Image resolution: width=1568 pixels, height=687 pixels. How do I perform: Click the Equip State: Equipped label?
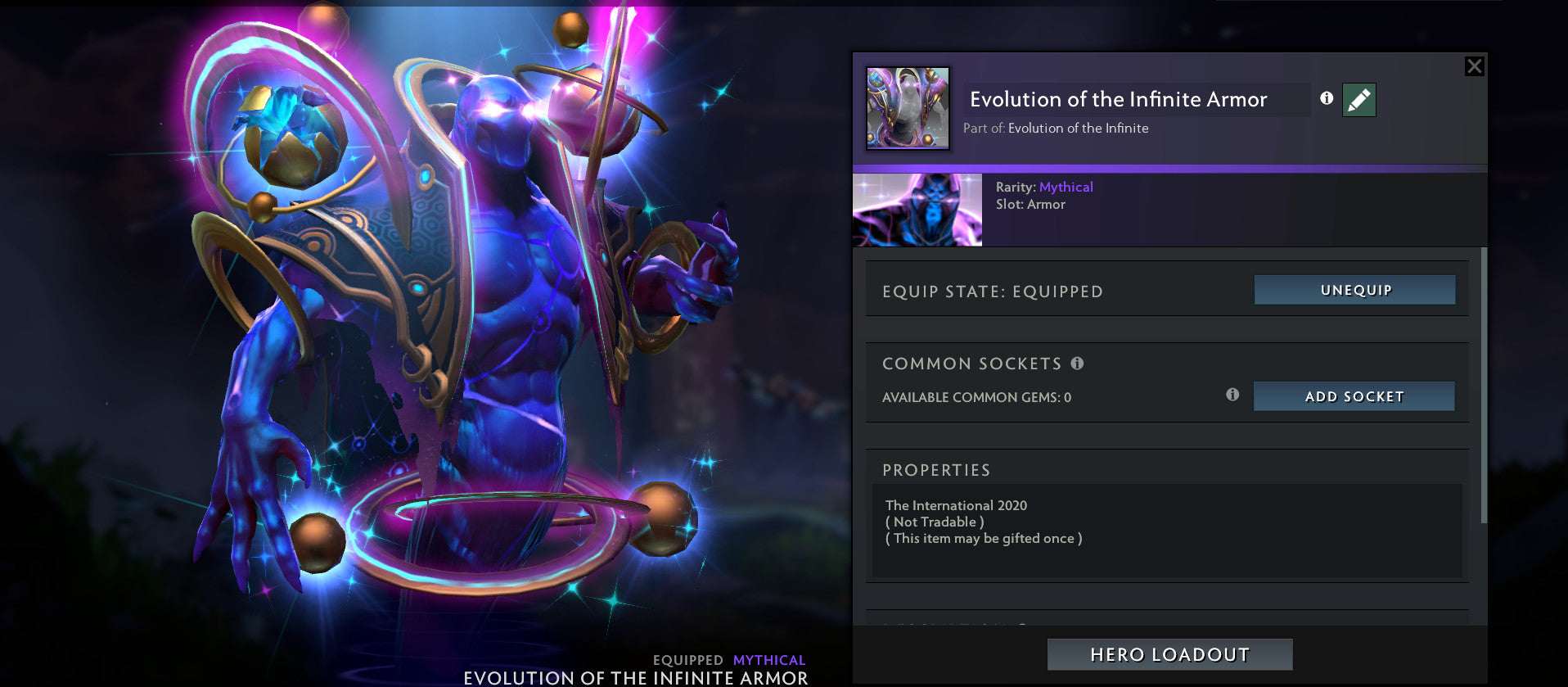[993, 290]
